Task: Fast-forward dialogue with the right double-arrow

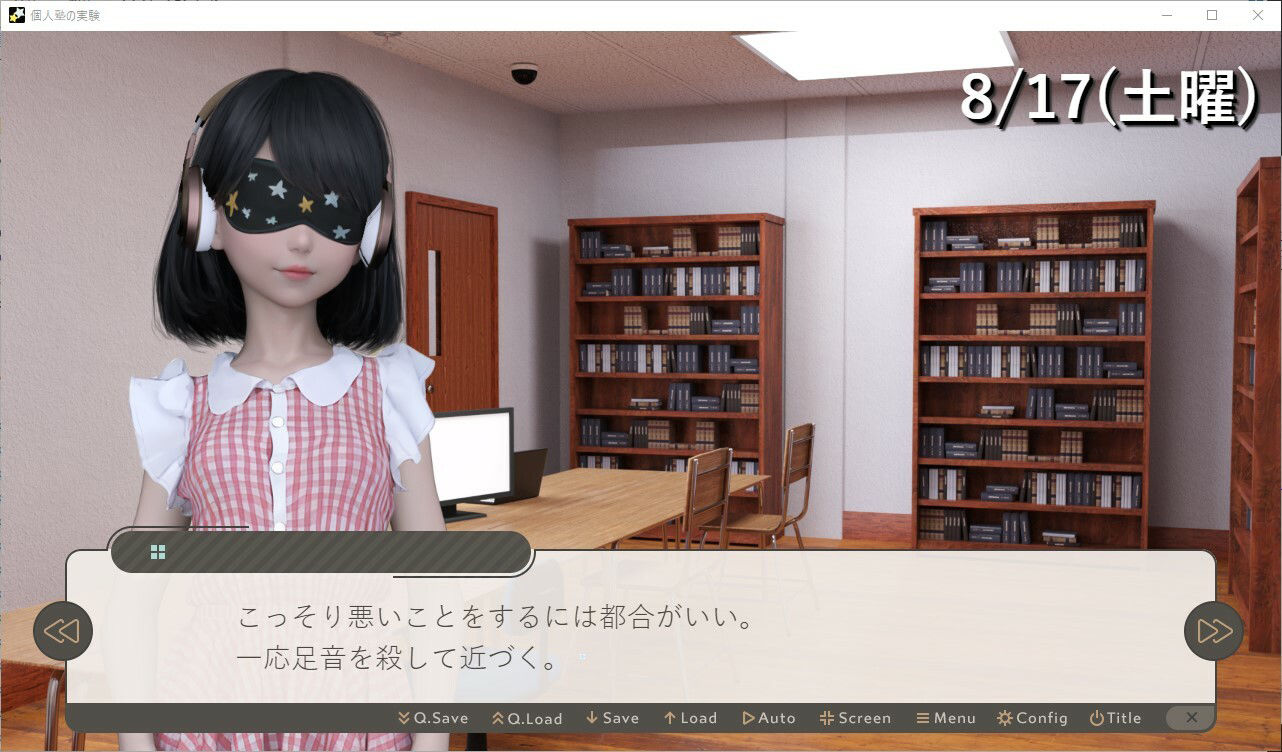Action: 1212,630
